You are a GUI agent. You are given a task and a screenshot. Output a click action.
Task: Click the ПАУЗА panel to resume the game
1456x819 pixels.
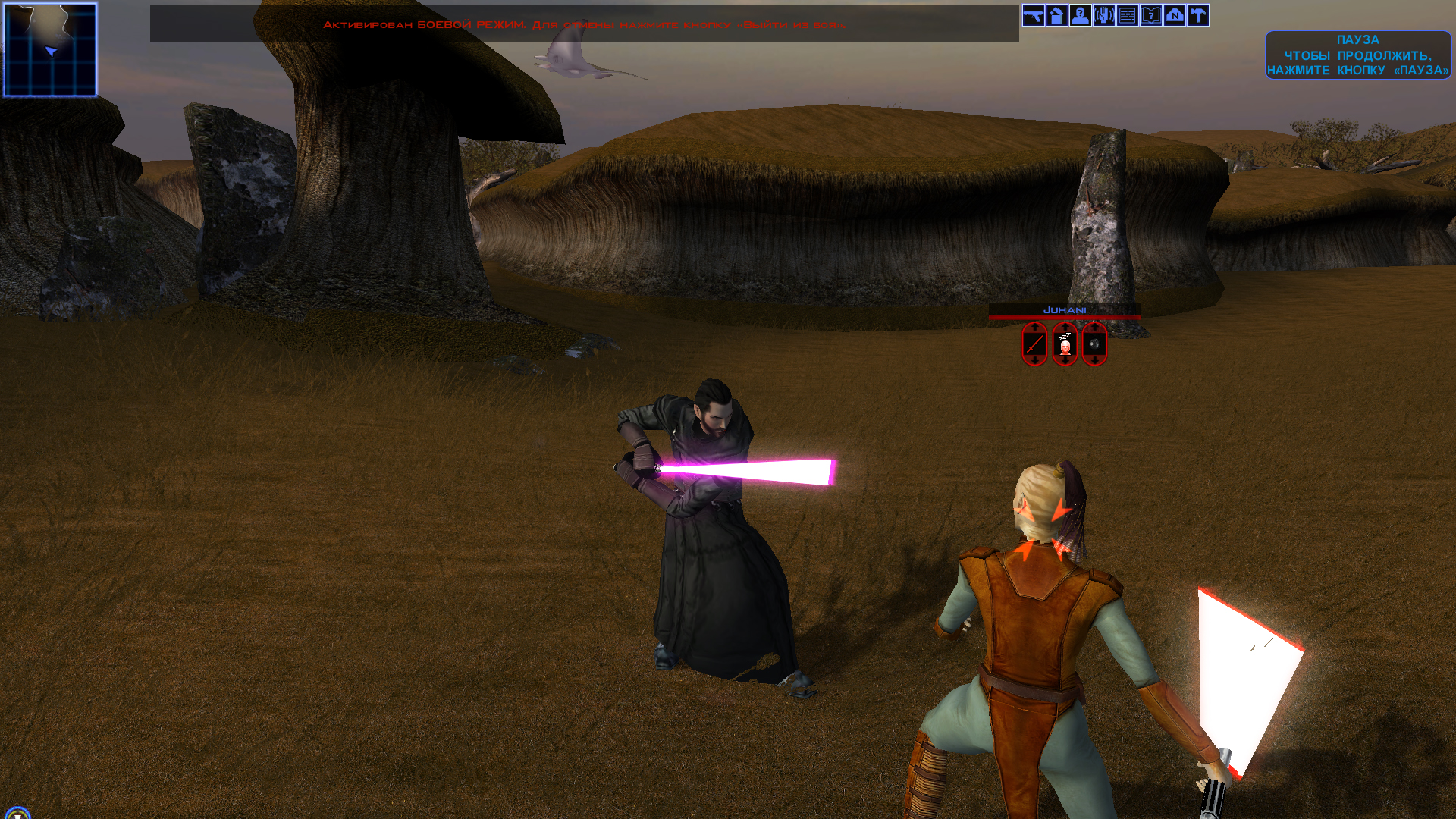click(1357, 56)
